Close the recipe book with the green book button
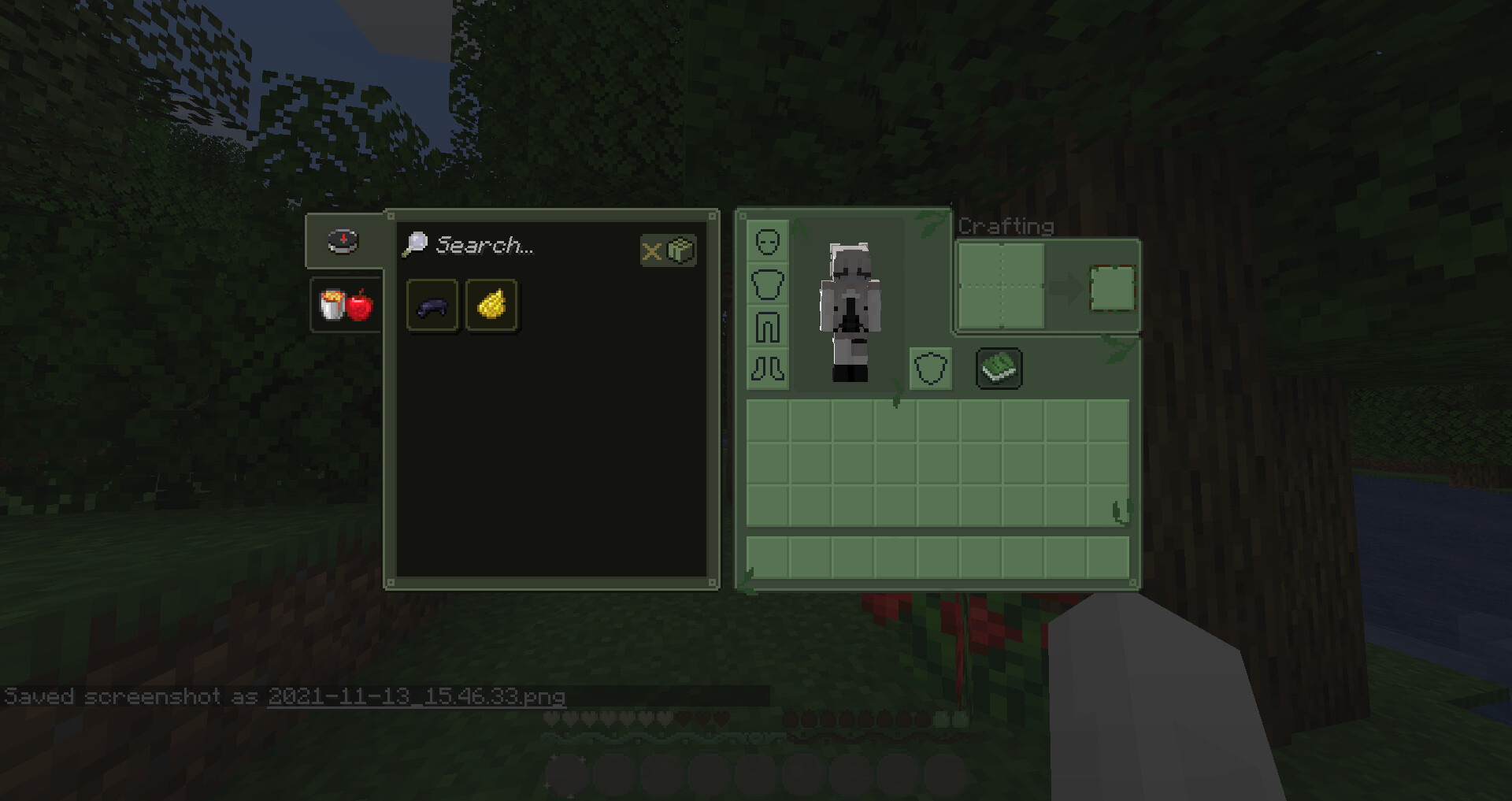 [999, 369]
